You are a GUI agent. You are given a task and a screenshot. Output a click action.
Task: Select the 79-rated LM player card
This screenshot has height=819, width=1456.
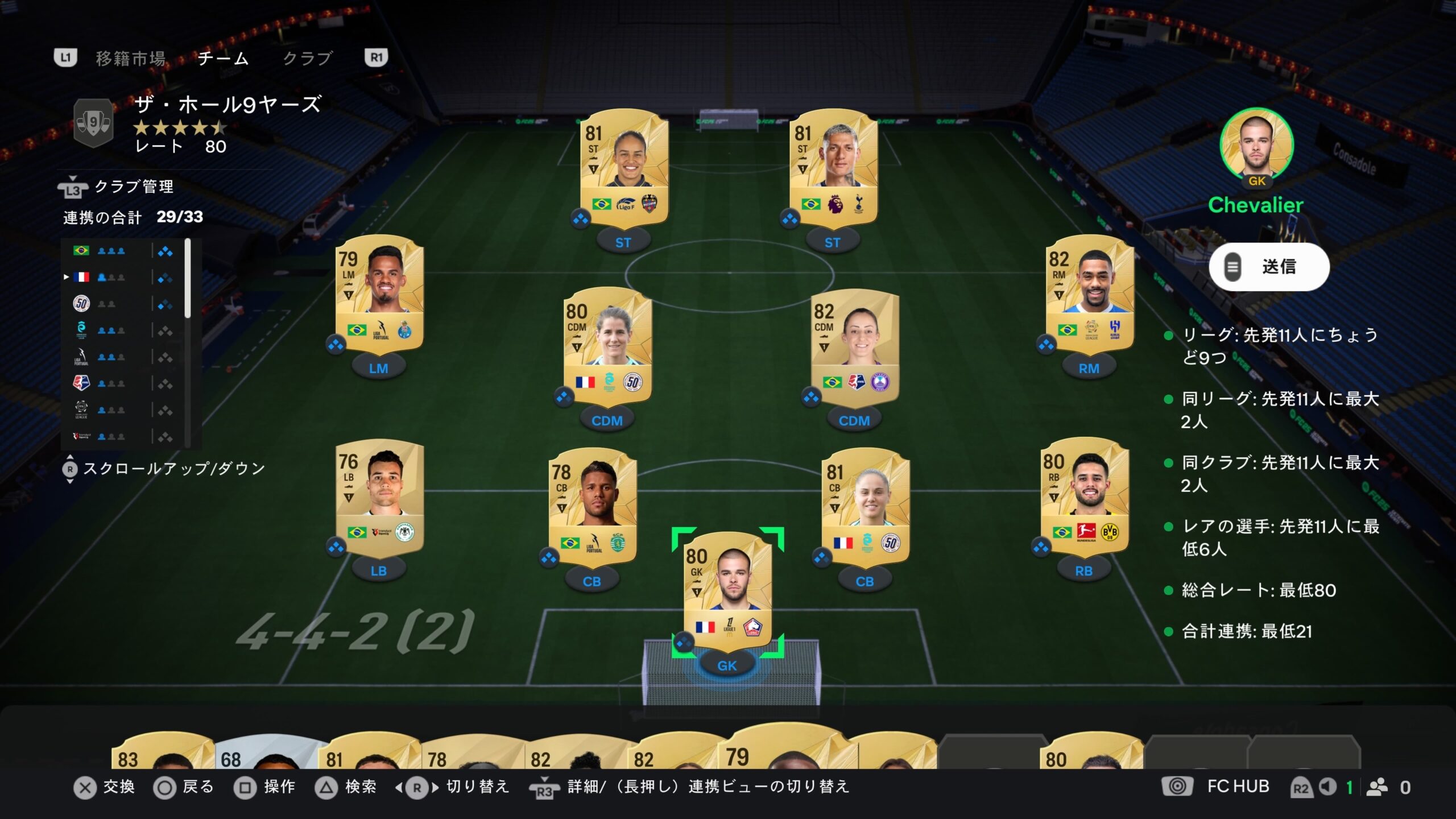(x=379, y=293)
